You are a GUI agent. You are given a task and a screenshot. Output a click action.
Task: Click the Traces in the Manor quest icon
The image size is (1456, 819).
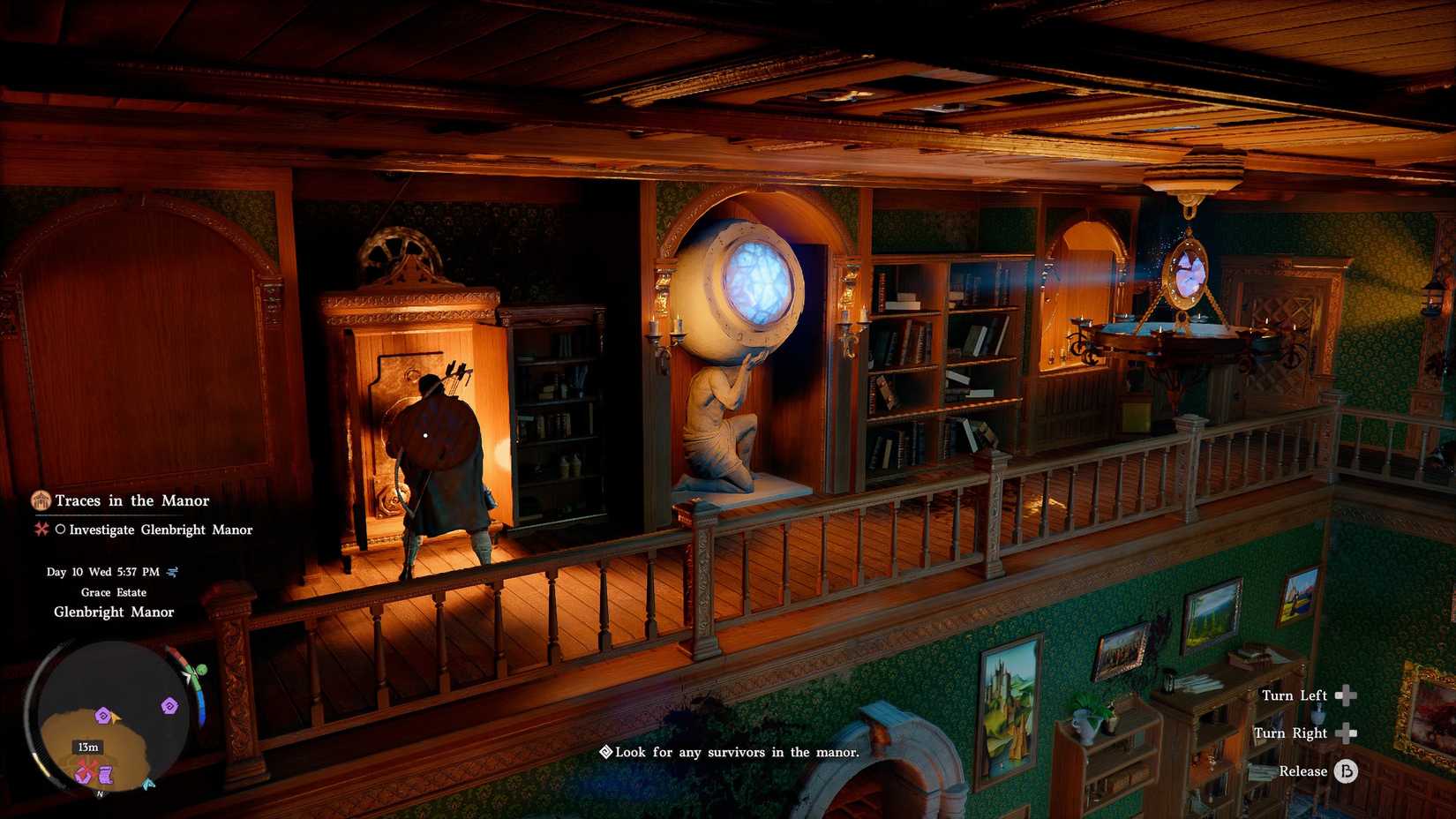pyautogui.click(x=39, y=500)
